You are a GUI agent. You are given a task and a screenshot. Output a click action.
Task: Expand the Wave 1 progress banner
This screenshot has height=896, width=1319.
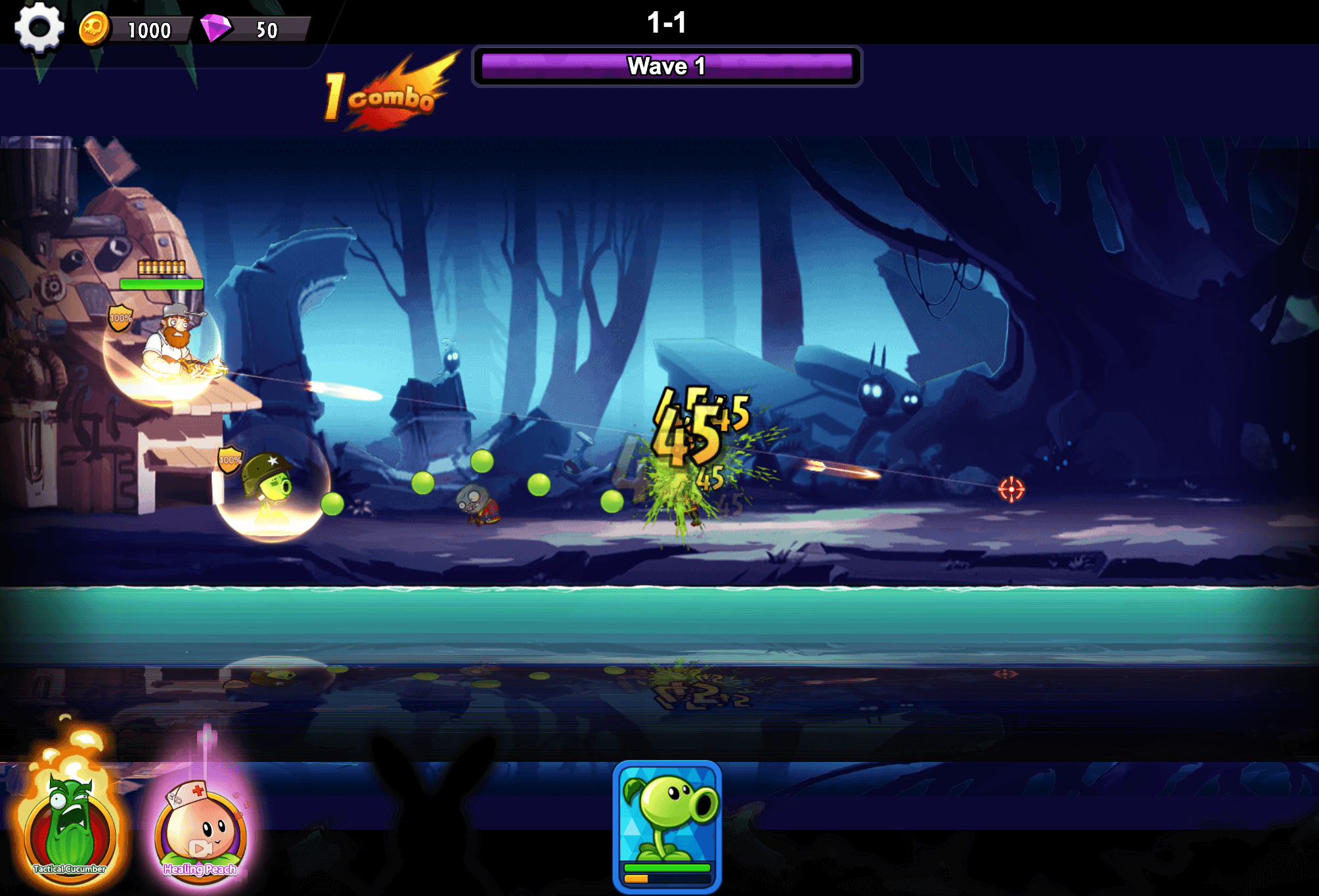(667, 64)
